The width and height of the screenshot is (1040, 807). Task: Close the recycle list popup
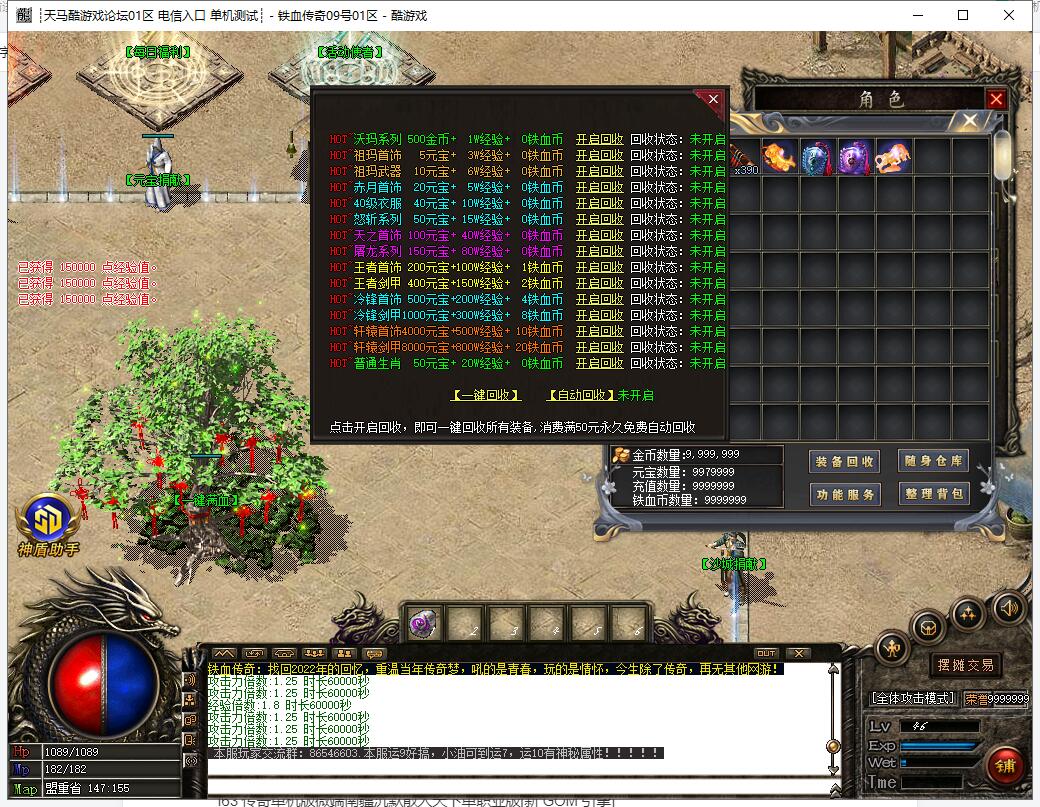[x=712, y=99]
